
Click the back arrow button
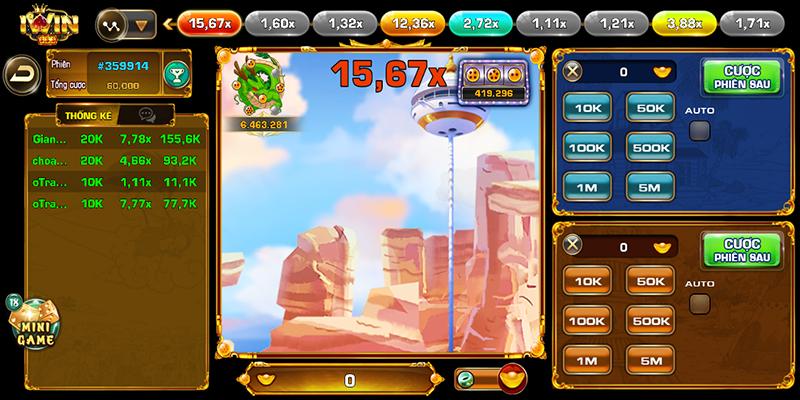19,73
